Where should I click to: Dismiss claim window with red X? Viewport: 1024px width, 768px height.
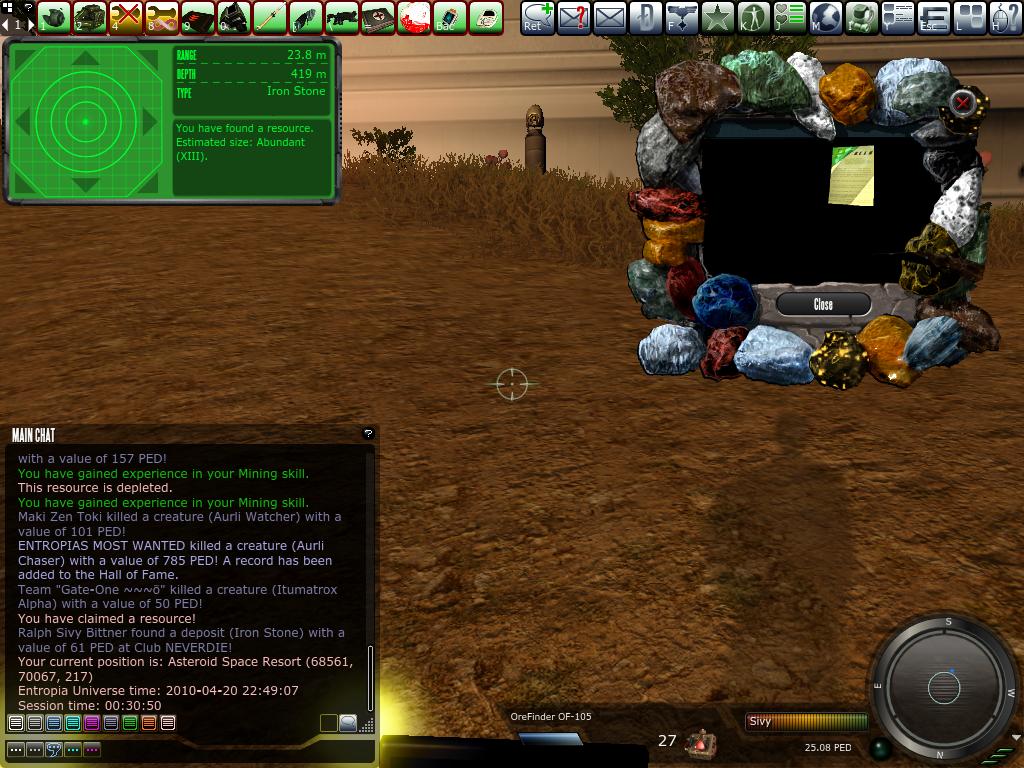coord(962,102)
